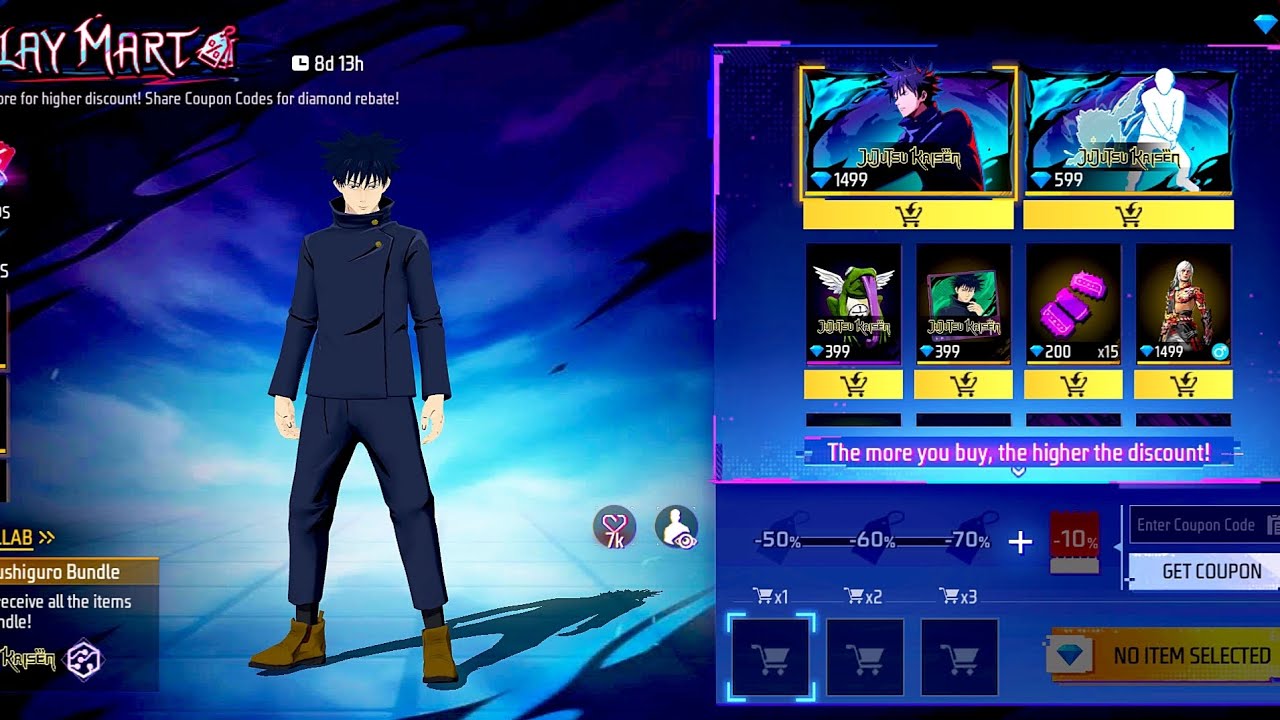Select the 200 diamond pink tickets x15
This screenshot has width=1280, height=720.
tap(1073, 303)
